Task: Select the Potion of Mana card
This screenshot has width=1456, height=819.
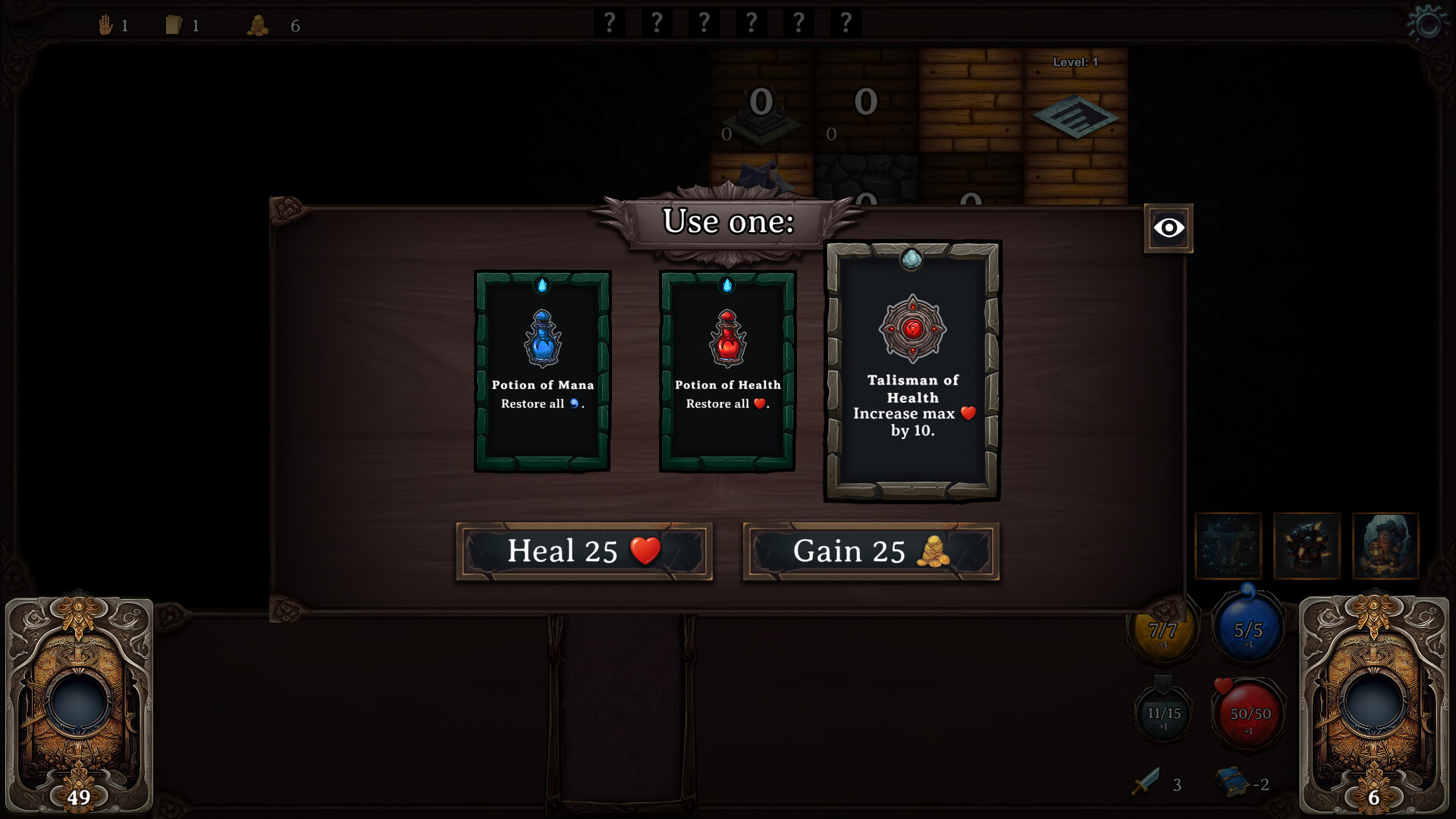Action: tap(541, 371)
